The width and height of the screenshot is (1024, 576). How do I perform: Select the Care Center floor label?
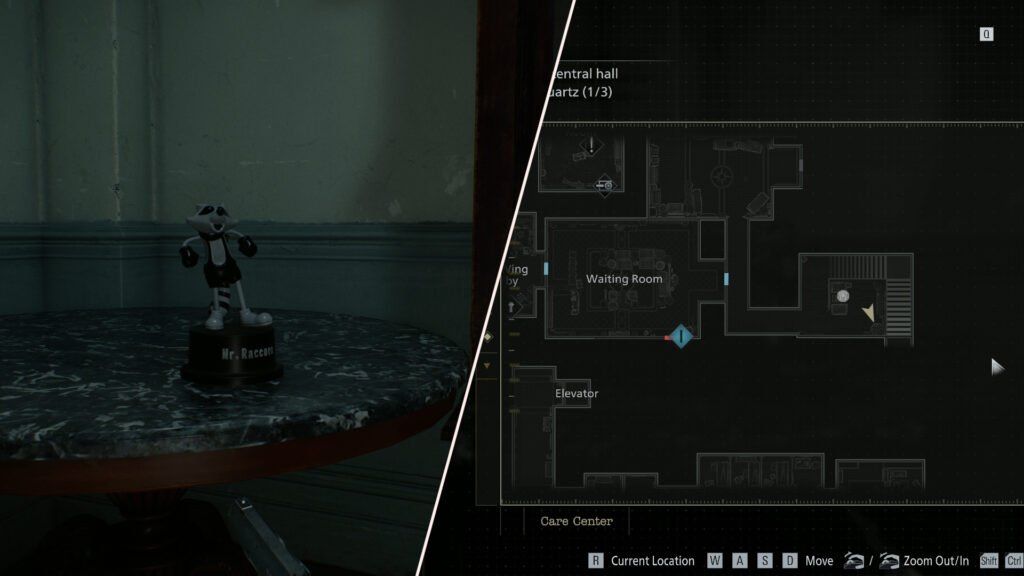pos(577,521)
